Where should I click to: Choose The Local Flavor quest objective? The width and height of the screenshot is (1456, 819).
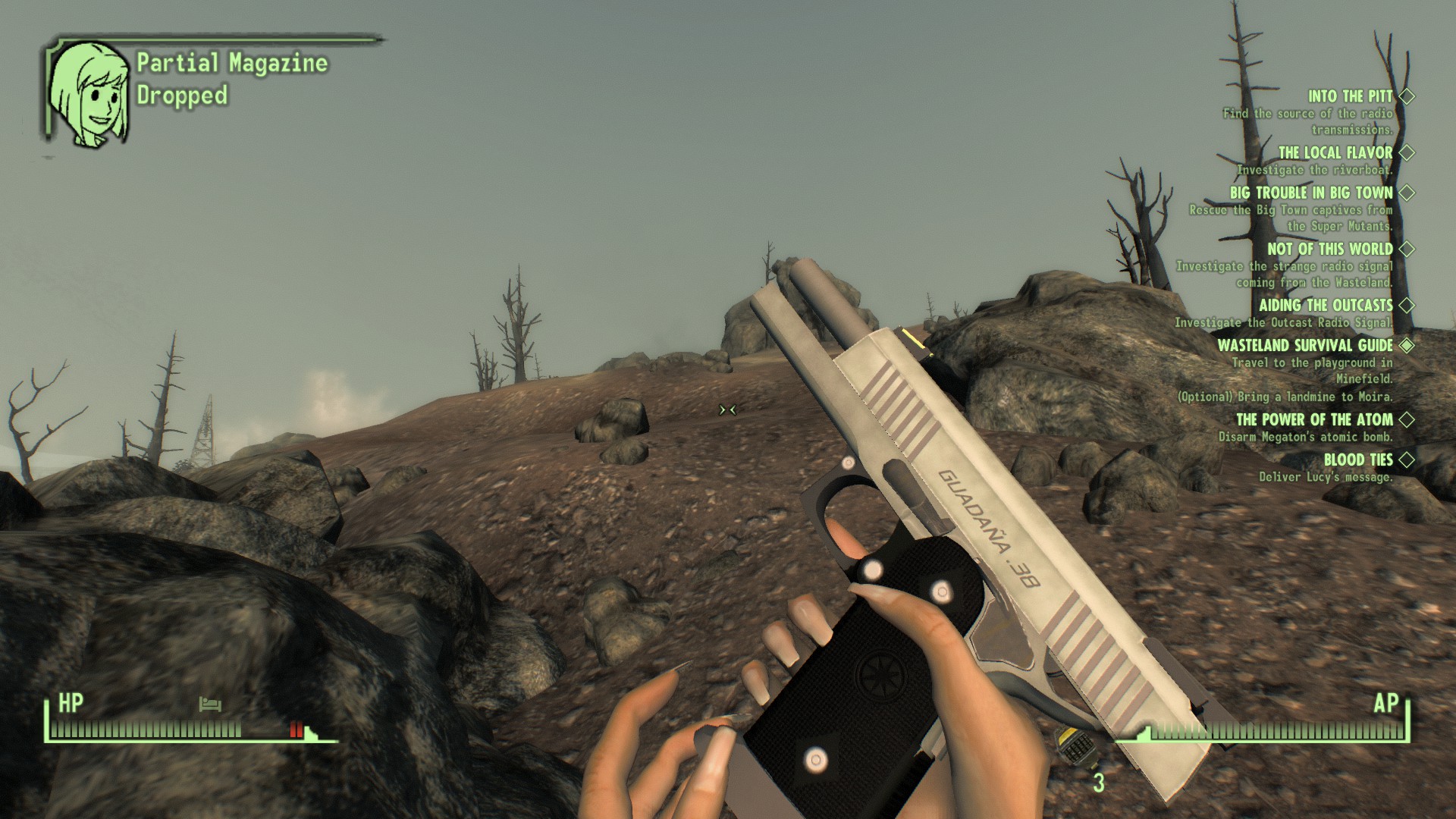(x=1335, y=153)
